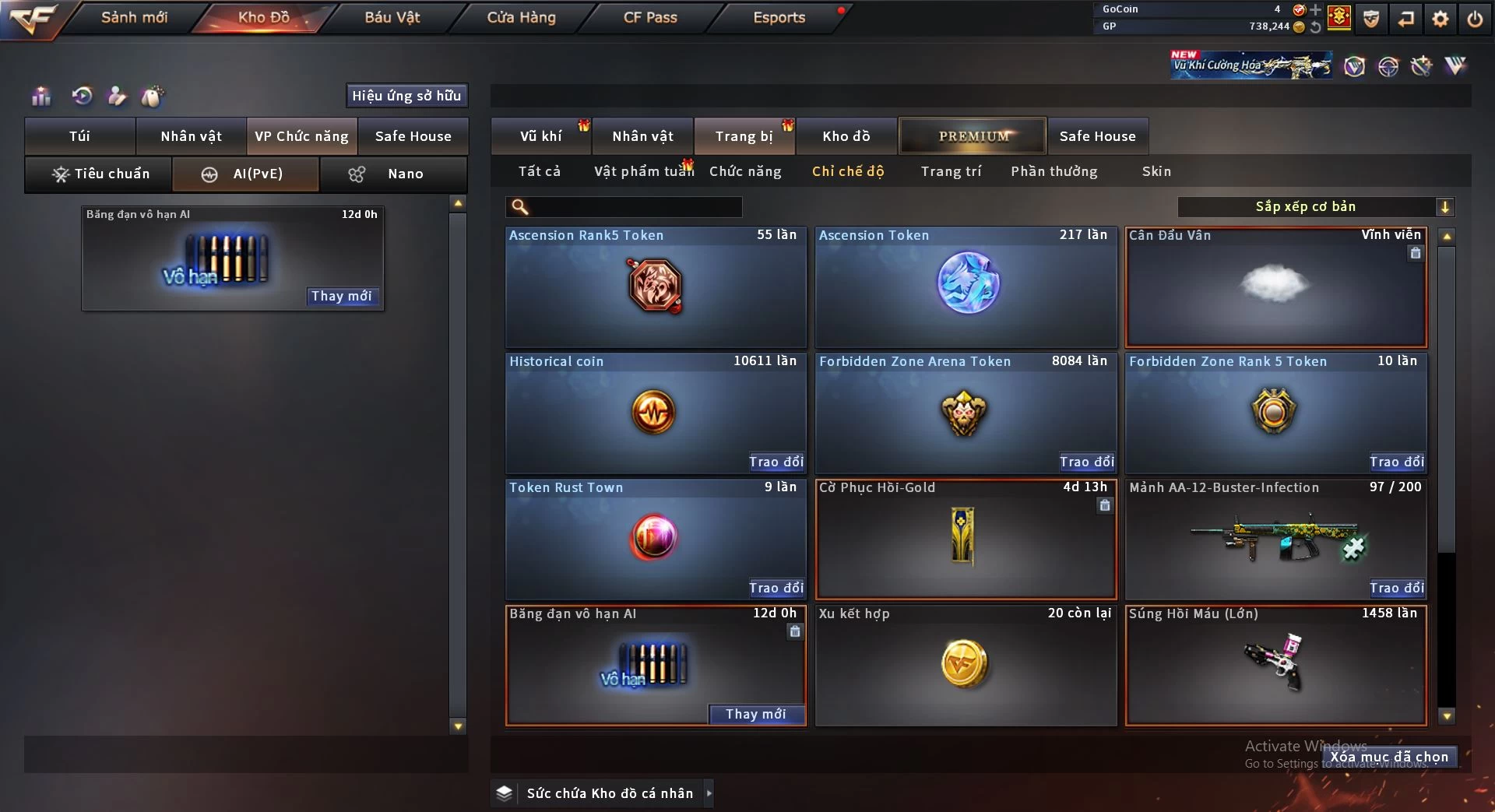Screen dimensions: 1495x812
Task: Exchange the Historical coin item
Action: 776,462
